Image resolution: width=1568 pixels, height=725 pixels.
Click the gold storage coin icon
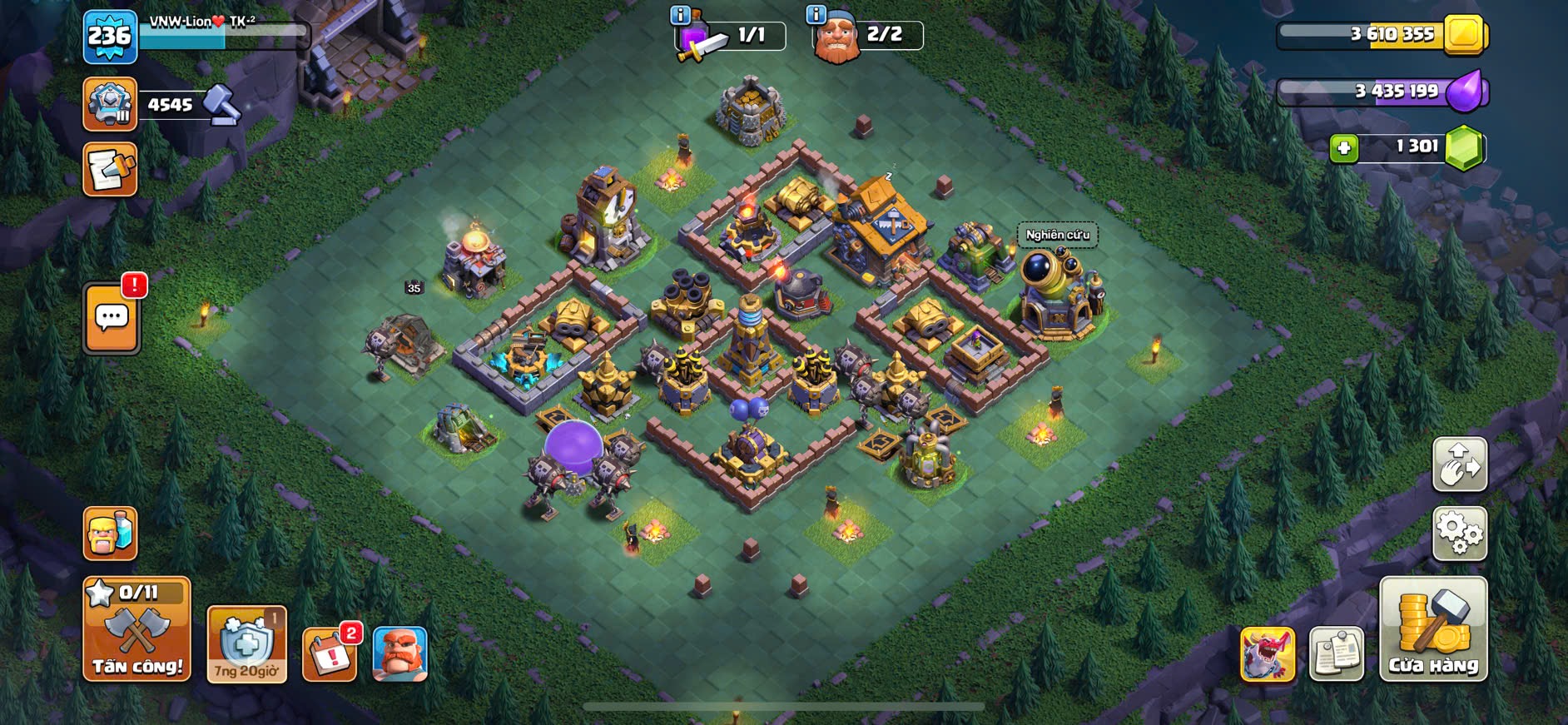point(1464,34)
